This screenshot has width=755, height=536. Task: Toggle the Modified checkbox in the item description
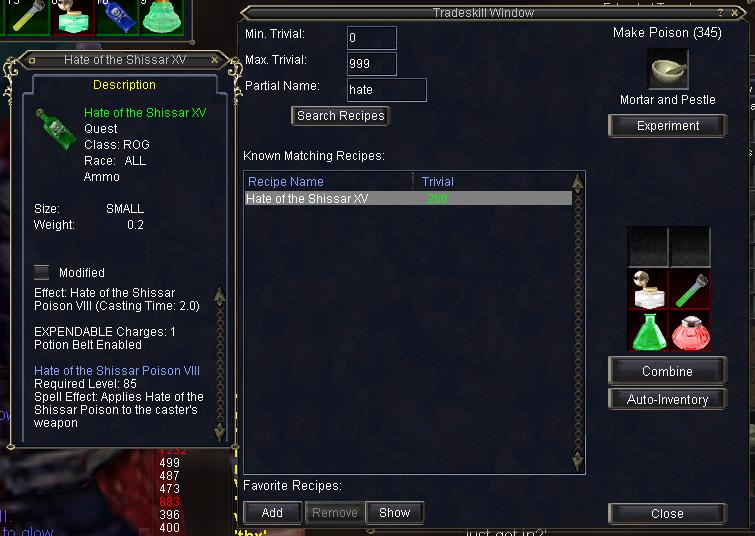point(42,272)
